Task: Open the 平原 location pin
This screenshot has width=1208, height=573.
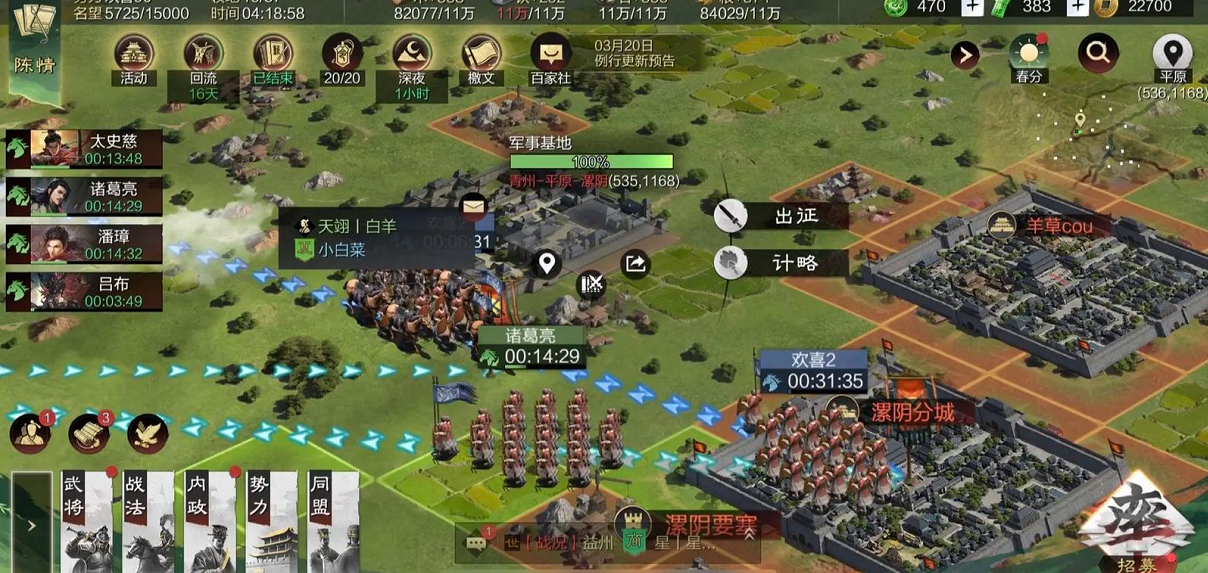Action: tap(1172, 55)
